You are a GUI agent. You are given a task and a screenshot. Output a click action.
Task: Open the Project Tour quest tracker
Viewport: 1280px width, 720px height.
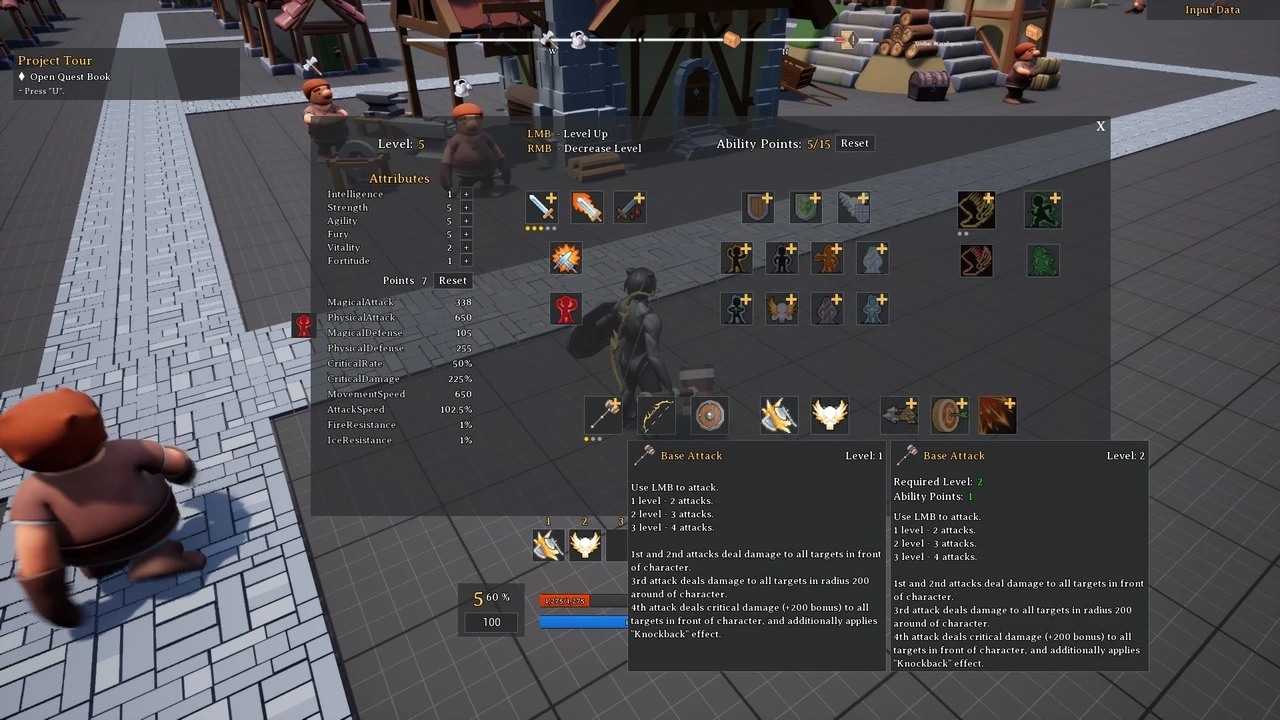pyautogui.click(x=55, y=61)
